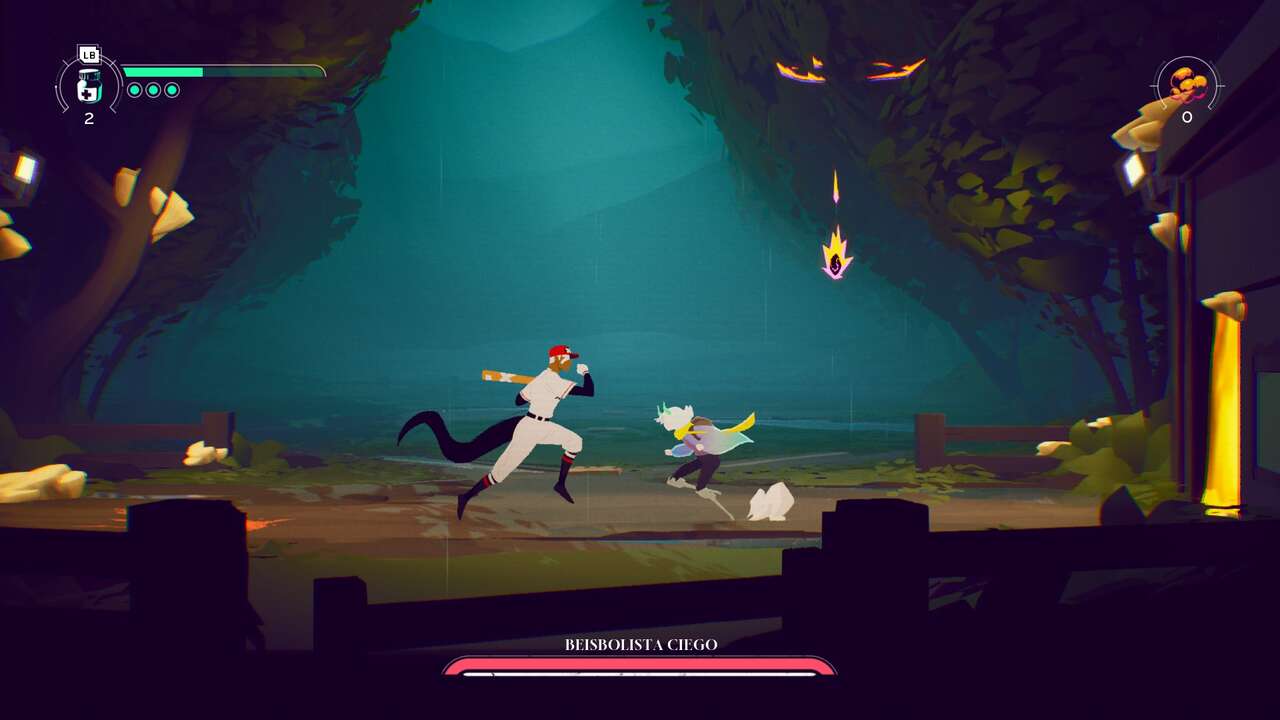The width and height of the screenshot is (1280, 720).
Task: Click the orange currency swirl icon
Action: 1188,85
